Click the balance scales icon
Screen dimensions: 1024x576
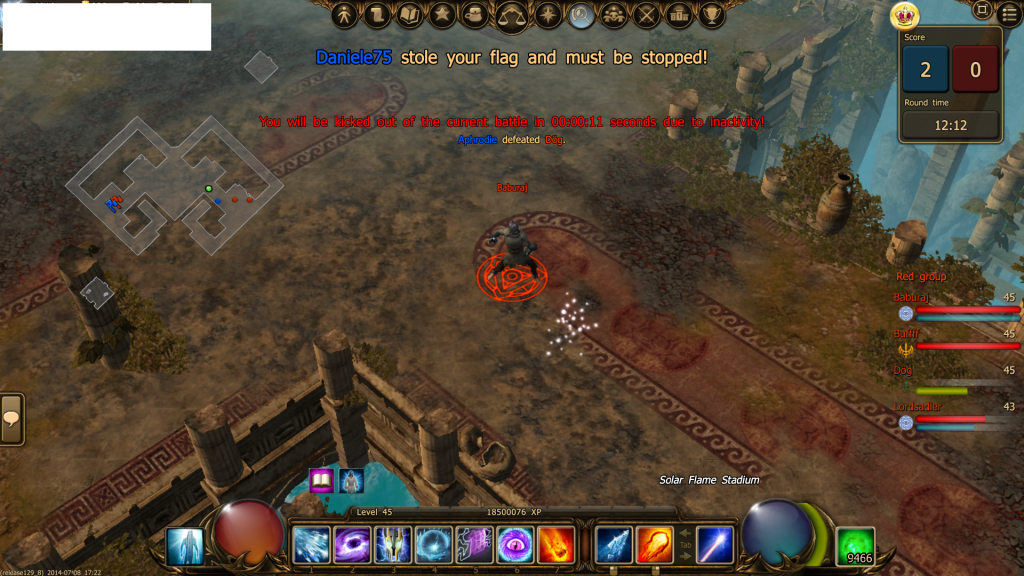pos(512,15)
